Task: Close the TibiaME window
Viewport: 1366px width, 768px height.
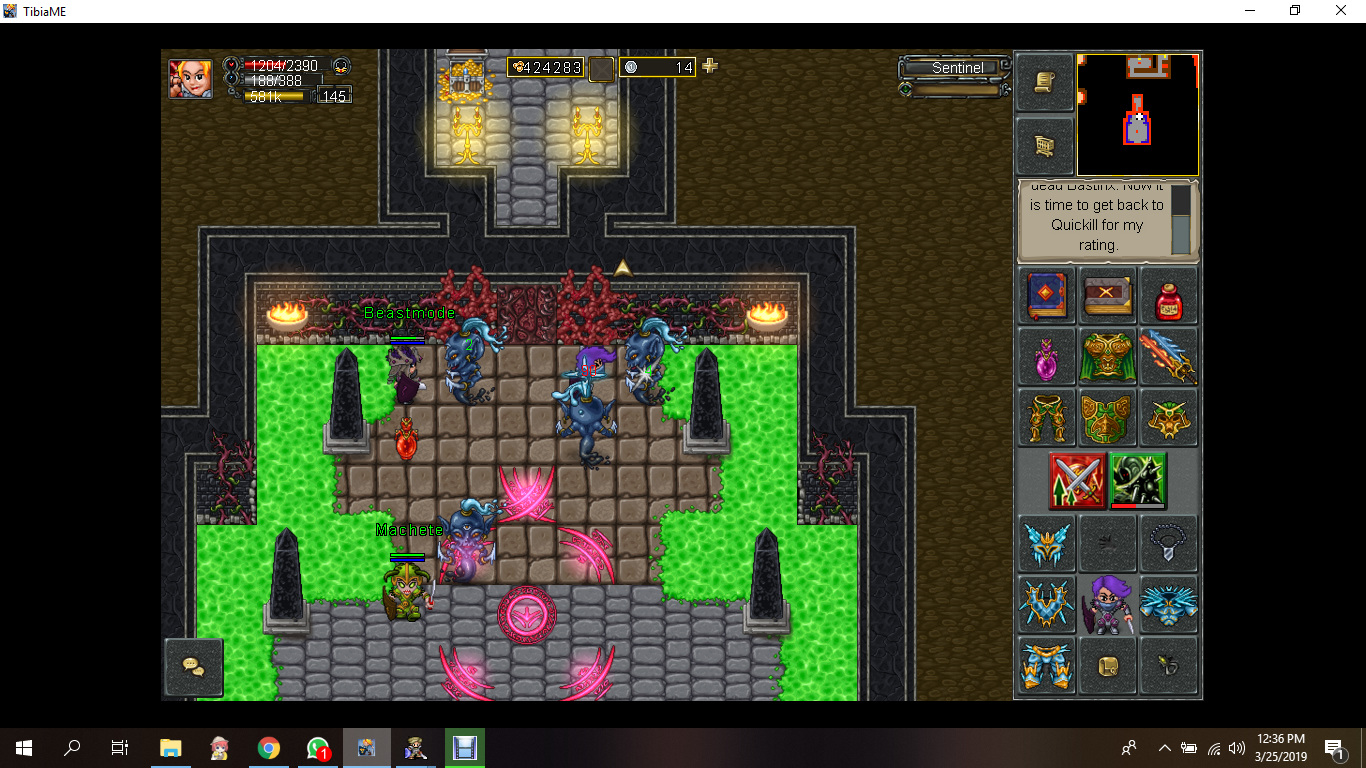Action: tap(1341, 11)
